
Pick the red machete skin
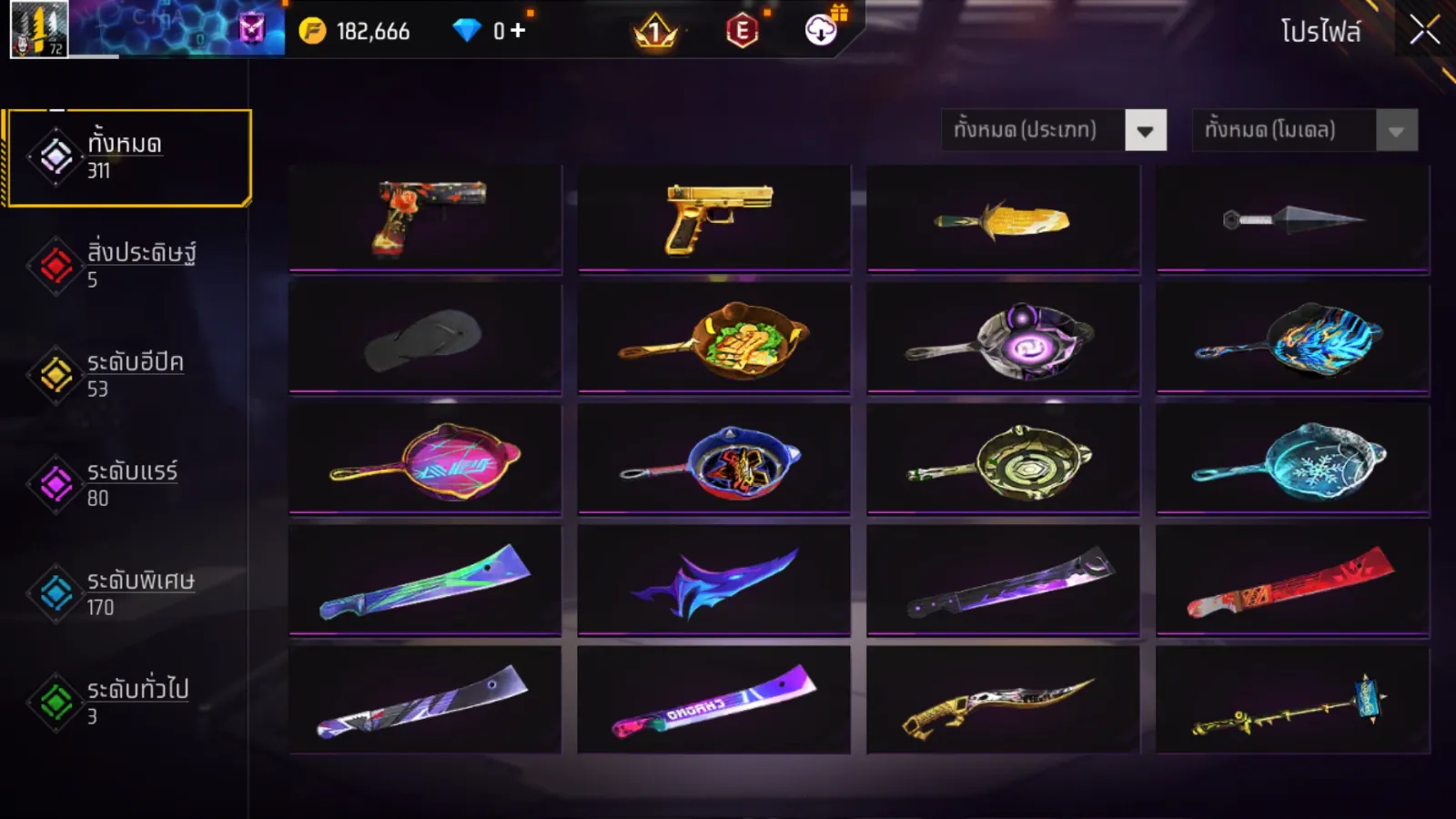(x=1292, y=581)
